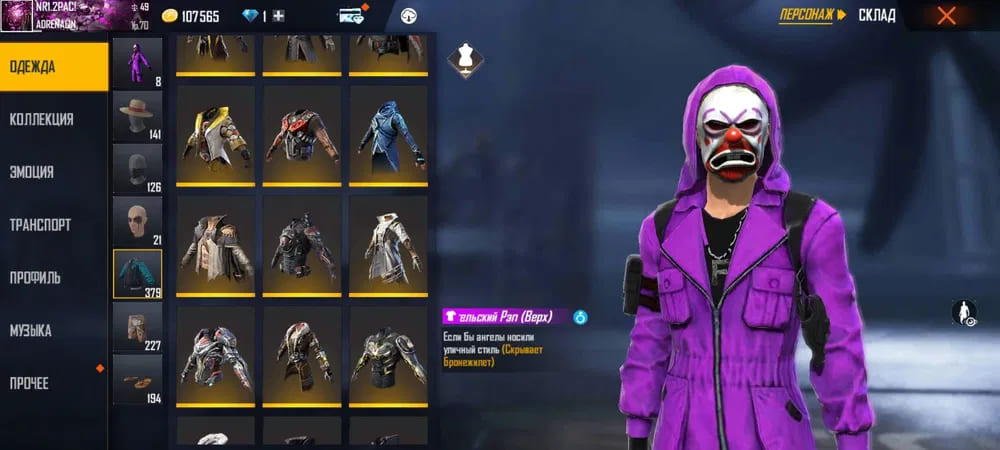Select the Транспорт category
The height and width of the screenshot is (450, 1000).
click(54, 225)
